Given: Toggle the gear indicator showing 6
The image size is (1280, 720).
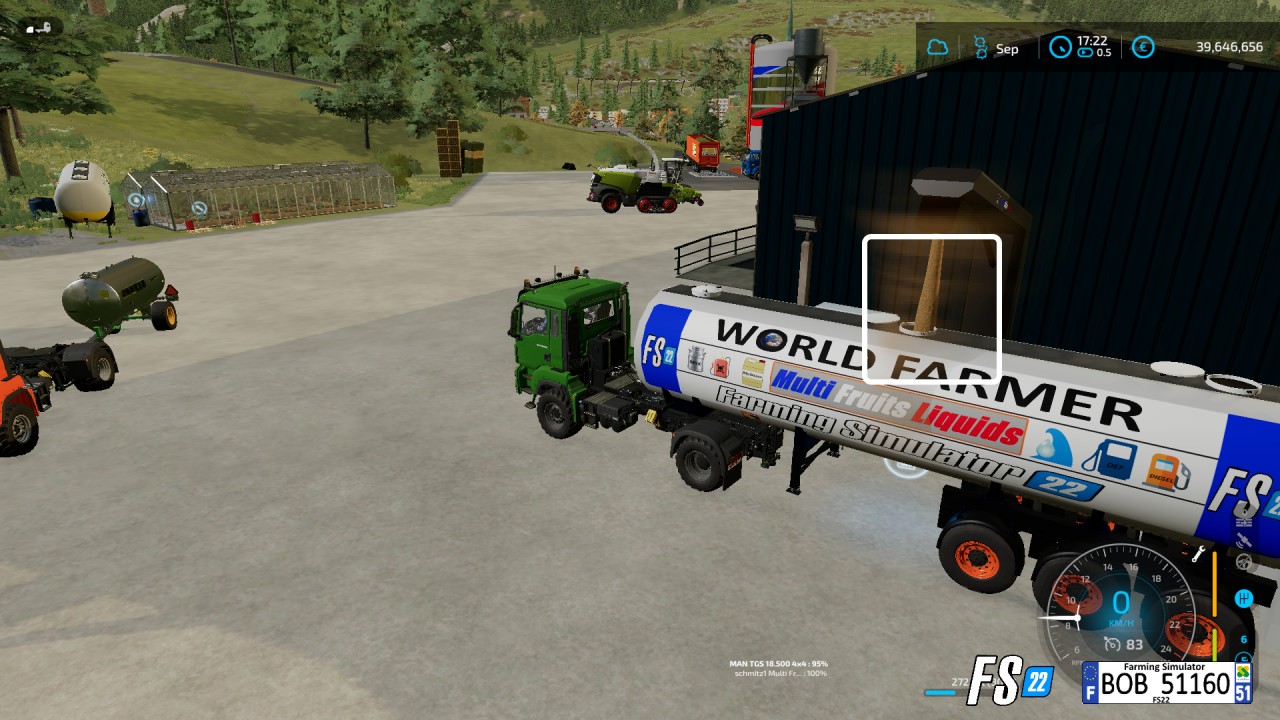Looking at the screenshot, I should (1244, 638).
